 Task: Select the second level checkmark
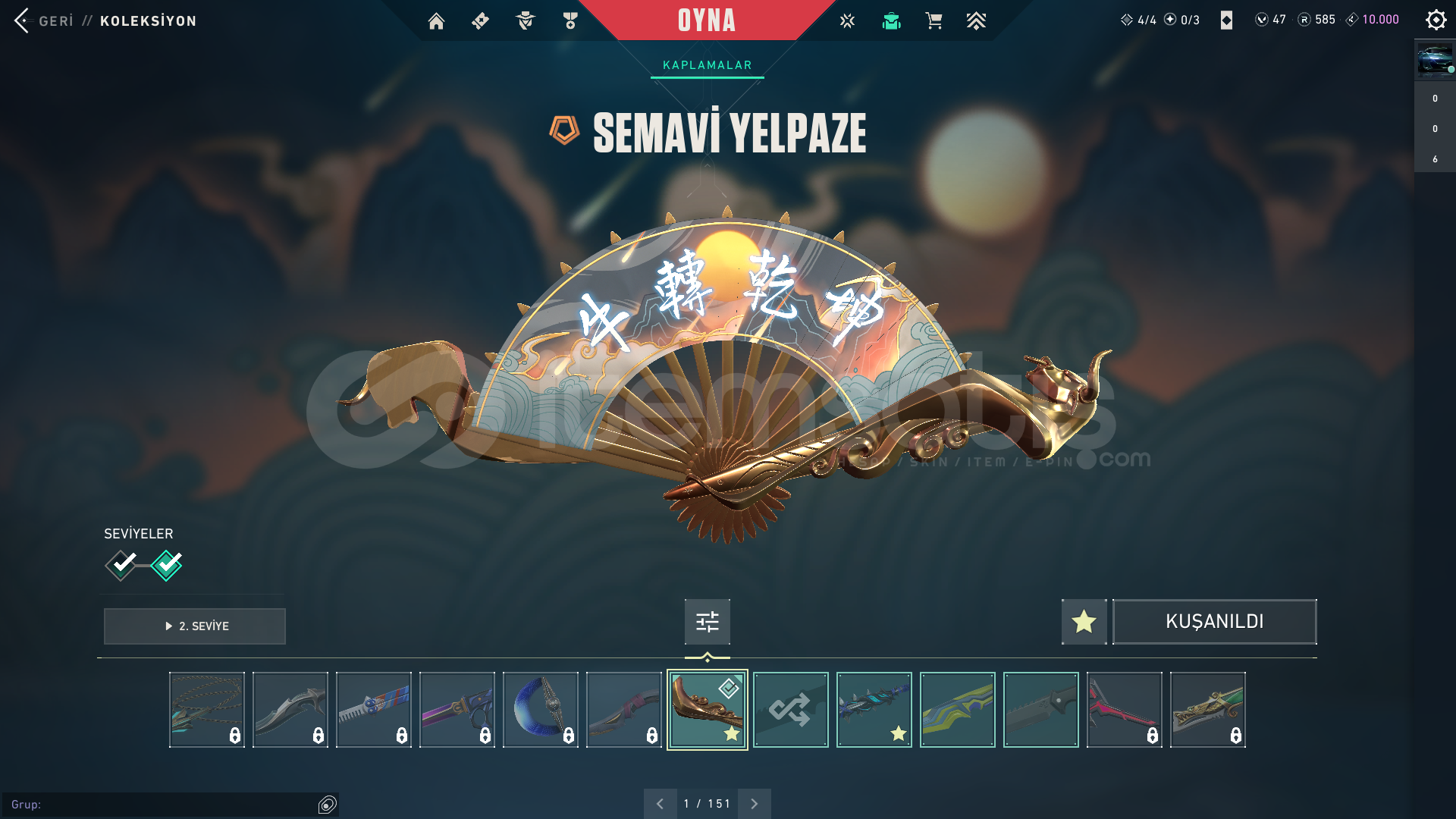click(x=167, y=565)
